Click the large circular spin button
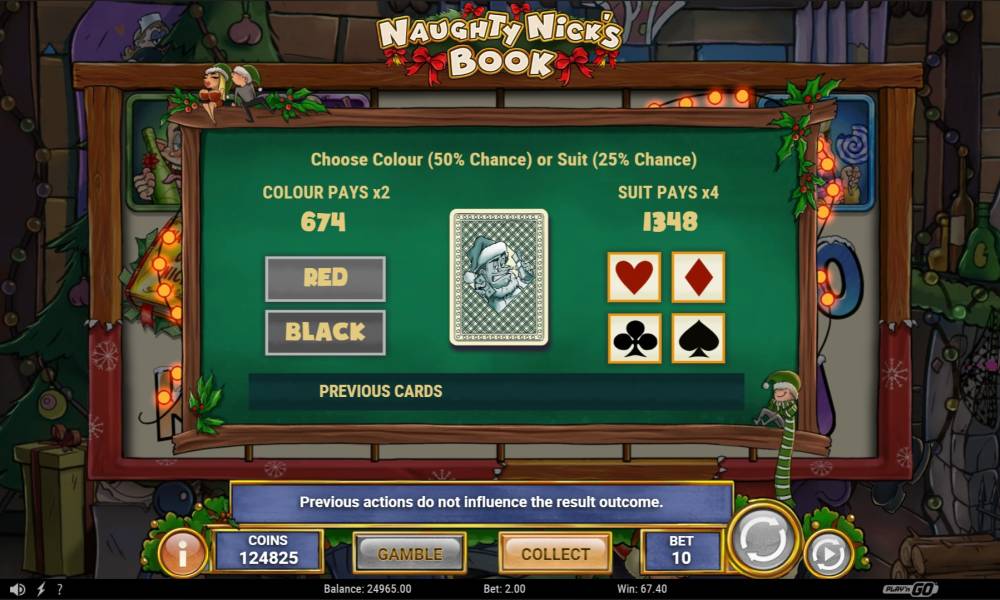This screenshot has height=600, width=1000. click(764, 542)
